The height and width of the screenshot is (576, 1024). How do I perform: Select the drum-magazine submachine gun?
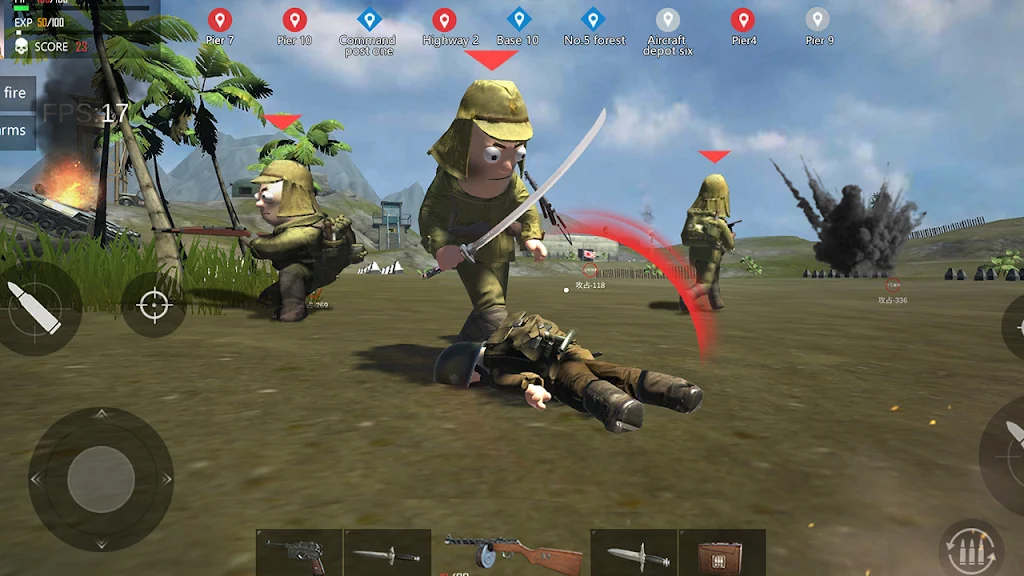click(x=510, y=553)
